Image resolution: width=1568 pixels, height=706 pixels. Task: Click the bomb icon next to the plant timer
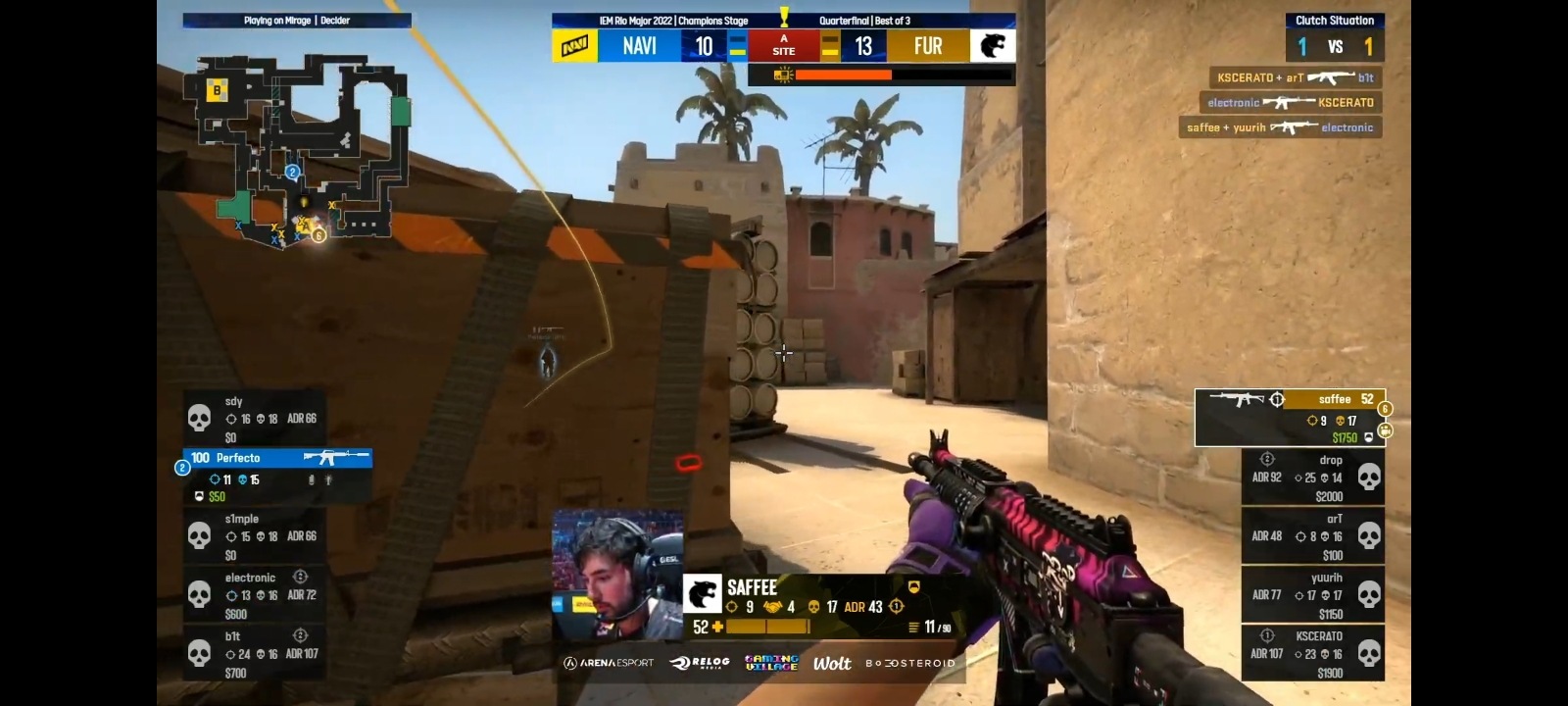(x=781, y=74)
